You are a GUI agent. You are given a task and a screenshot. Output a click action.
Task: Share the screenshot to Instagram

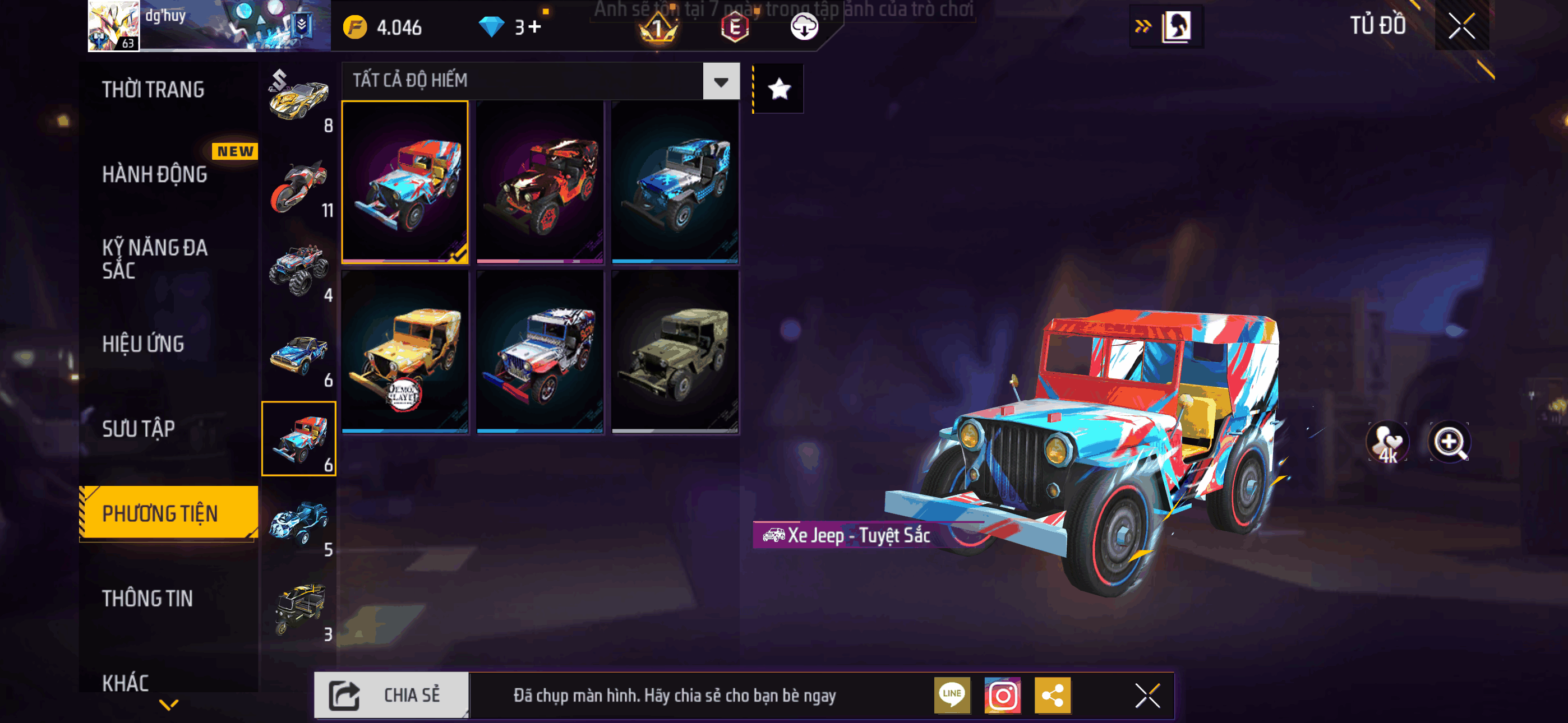(x=1003, y=695)
